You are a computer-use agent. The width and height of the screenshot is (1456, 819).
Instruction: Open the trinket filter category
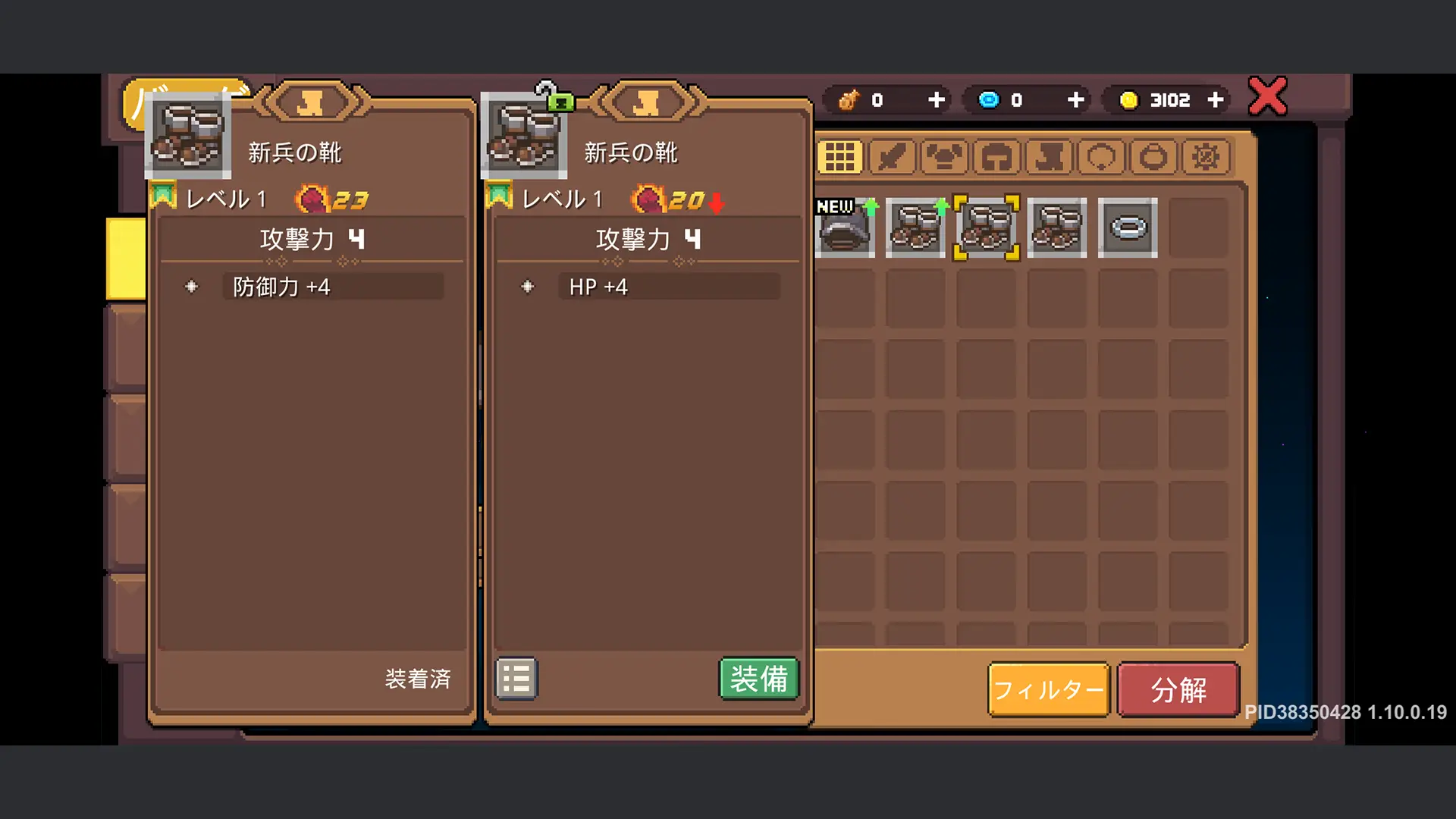pos(1205,157)
